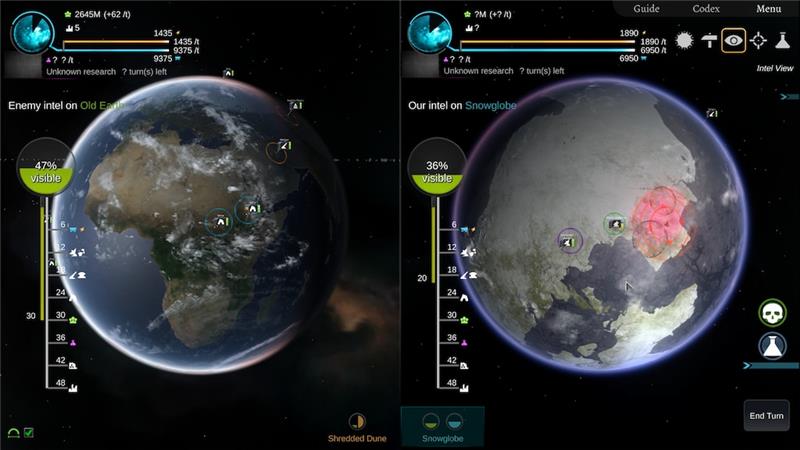This screenshot has width=800, height=450.
Task: Select the Snowglobe planet tab
Action: [442, 426]
